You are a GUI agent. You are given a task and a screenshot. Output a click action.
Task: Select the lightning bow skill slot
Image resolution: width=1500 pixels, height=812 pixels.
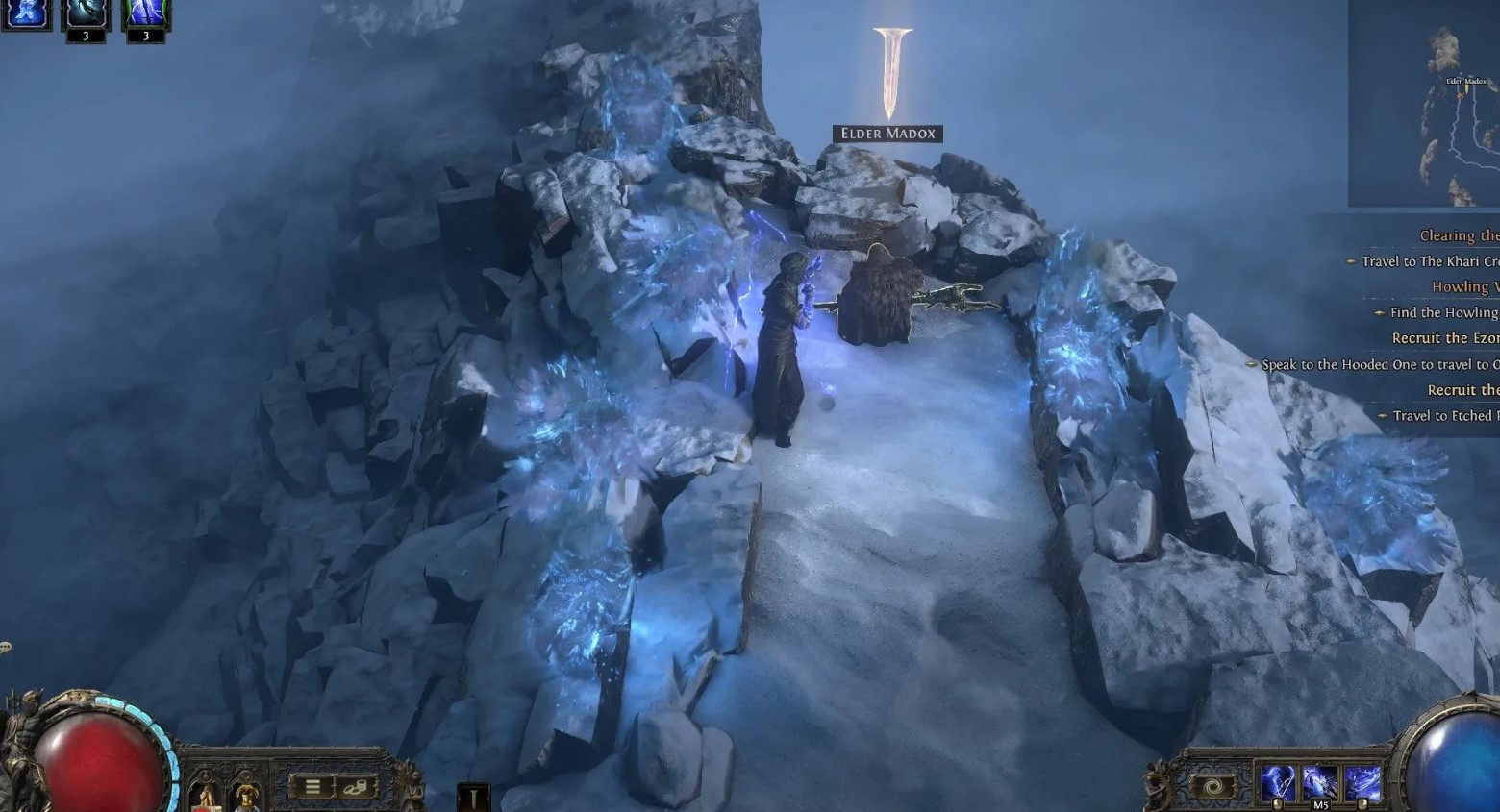[1278, 784]
